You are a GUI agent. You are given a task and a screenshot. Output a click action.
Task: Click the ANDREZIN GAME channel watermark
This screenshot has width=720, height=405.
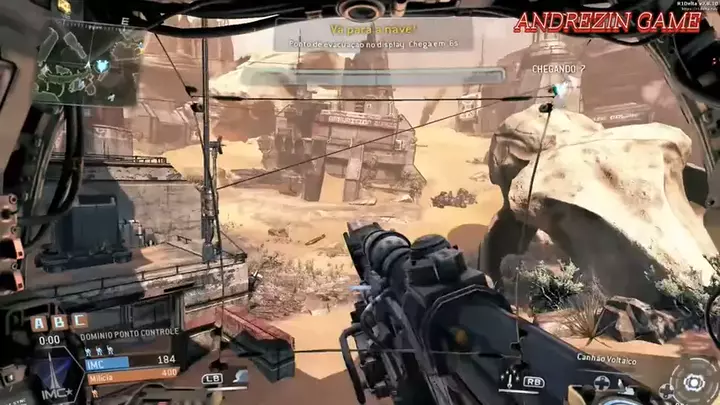coord(607,24)
